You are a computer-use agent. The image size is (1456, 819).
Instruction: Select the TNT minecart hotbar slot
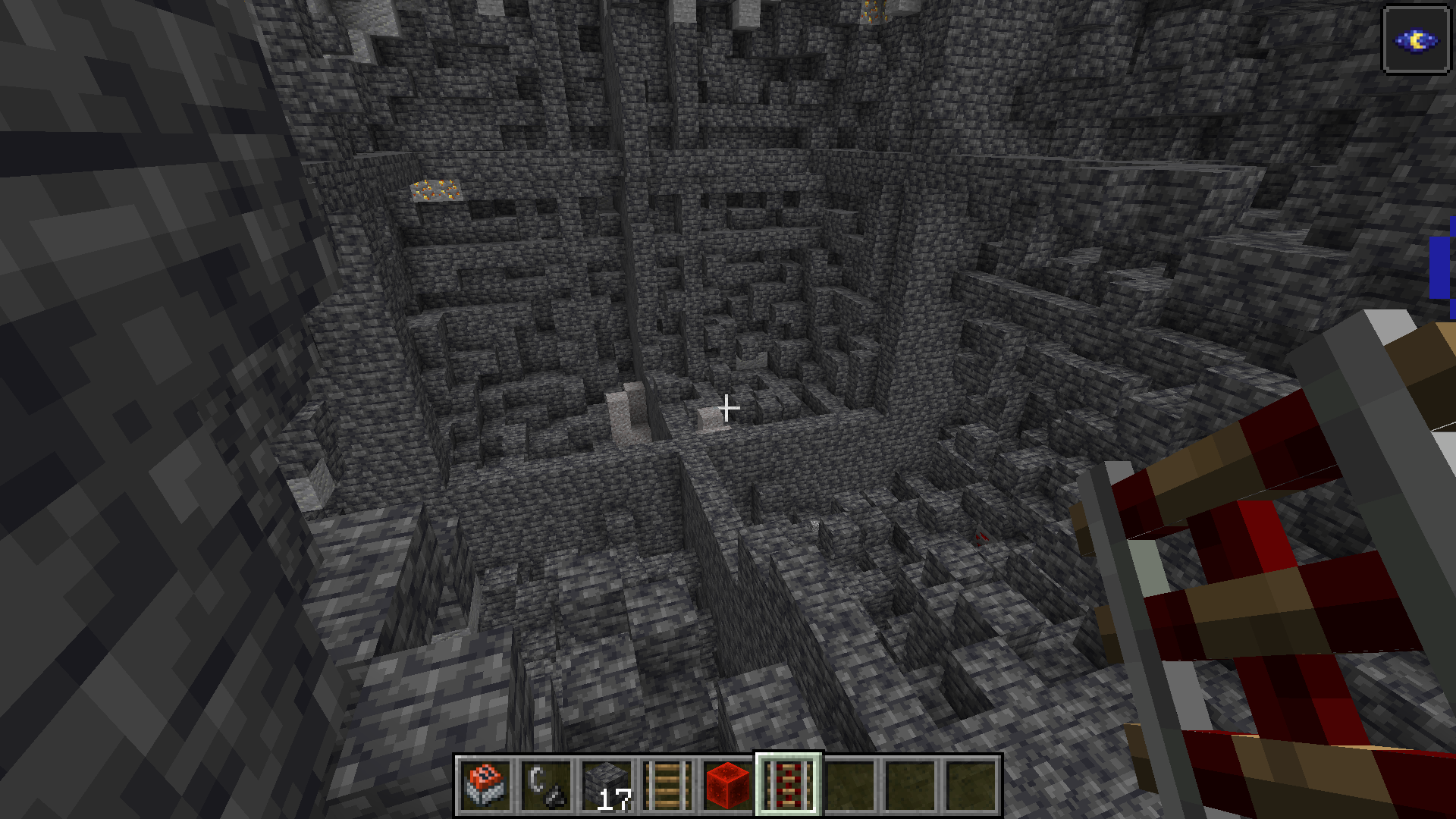point(485,785)
